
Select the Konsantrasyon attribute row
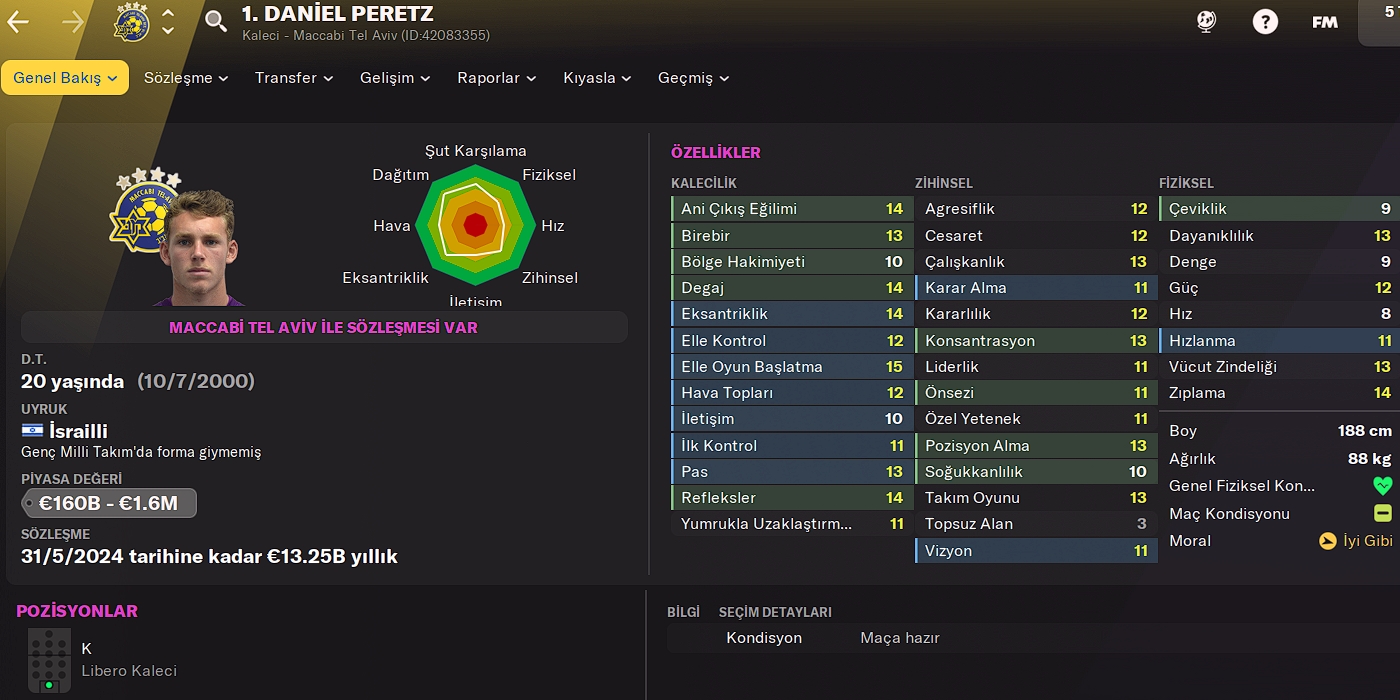[1035, 341]
